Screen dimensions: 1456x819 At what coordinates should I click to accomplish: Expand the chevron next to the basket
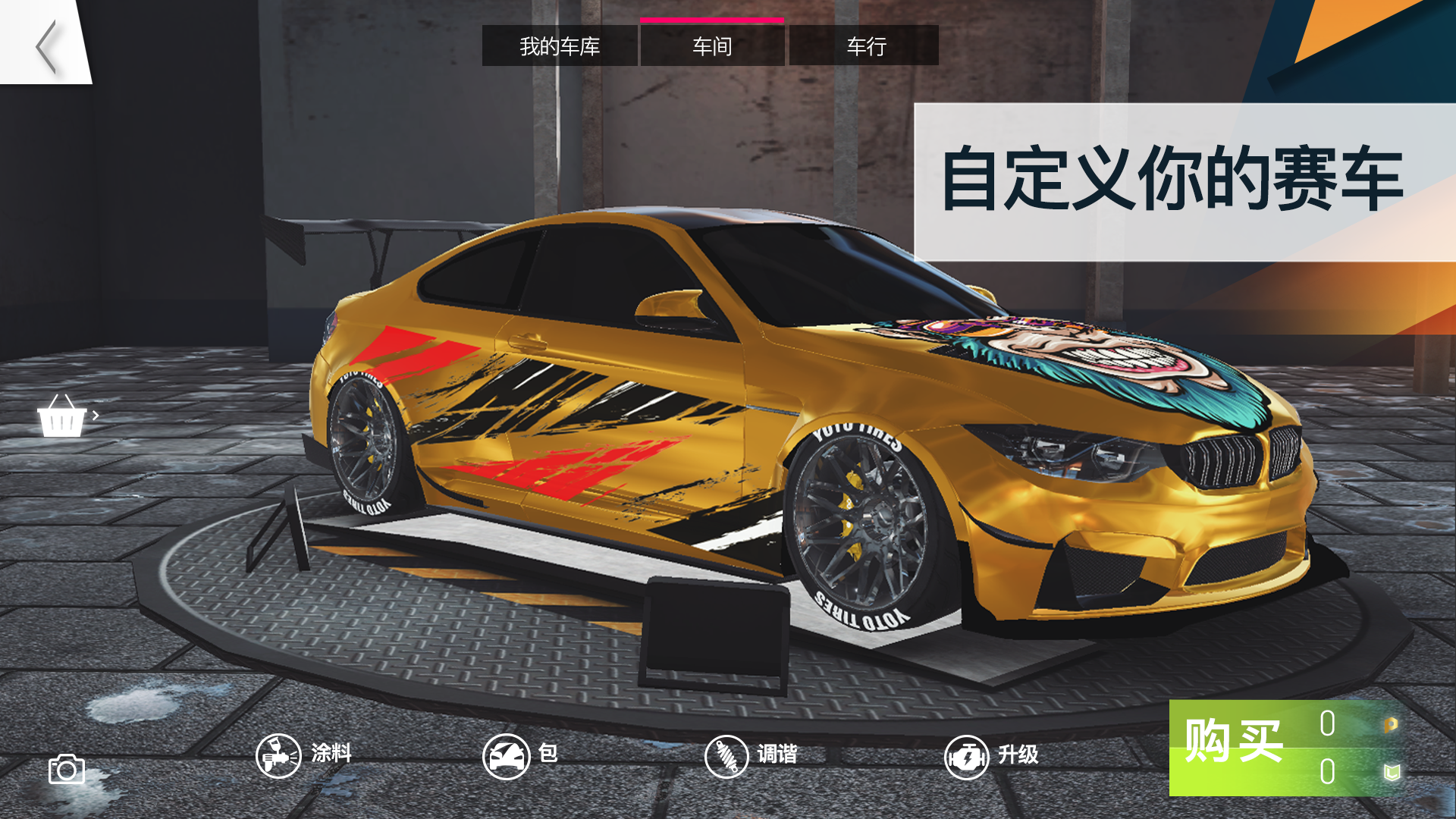coord(96,416)
